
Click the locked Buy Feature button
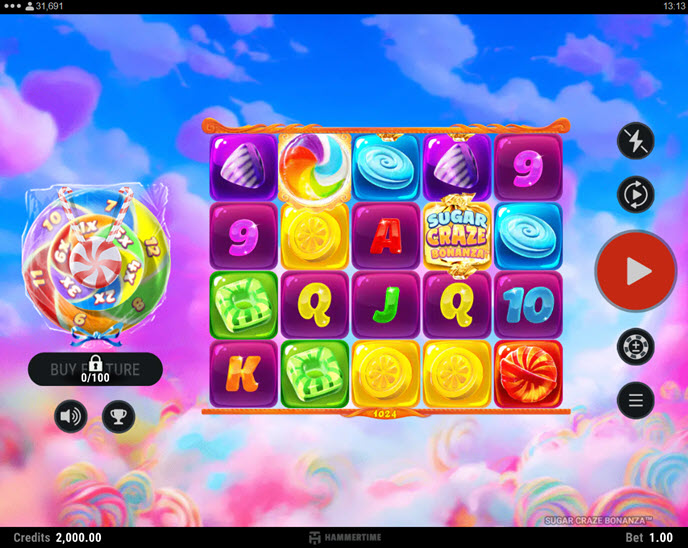click(95, 369)
